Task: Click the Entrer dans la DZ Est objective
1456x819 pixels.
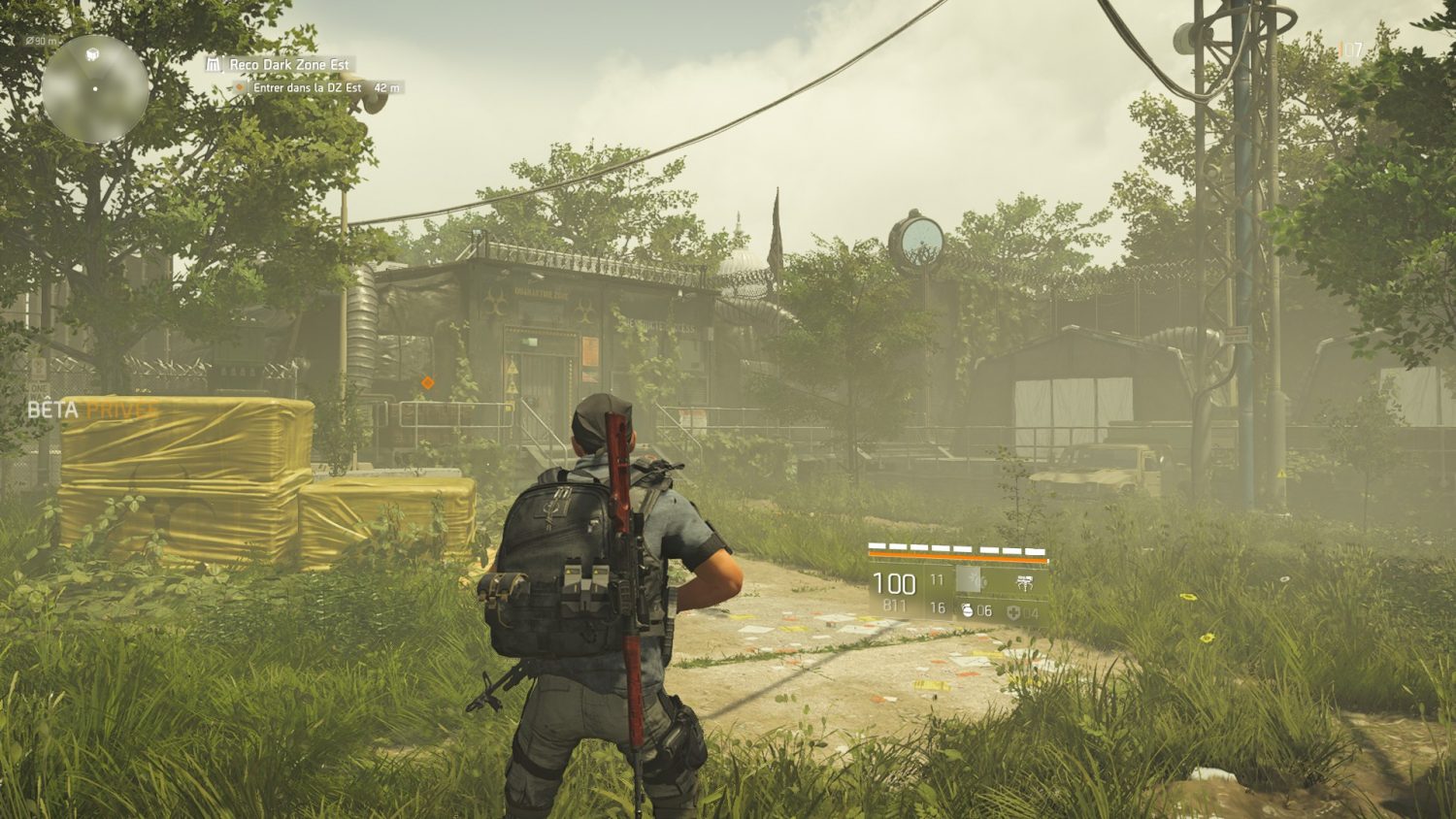Action: [307, 87]
